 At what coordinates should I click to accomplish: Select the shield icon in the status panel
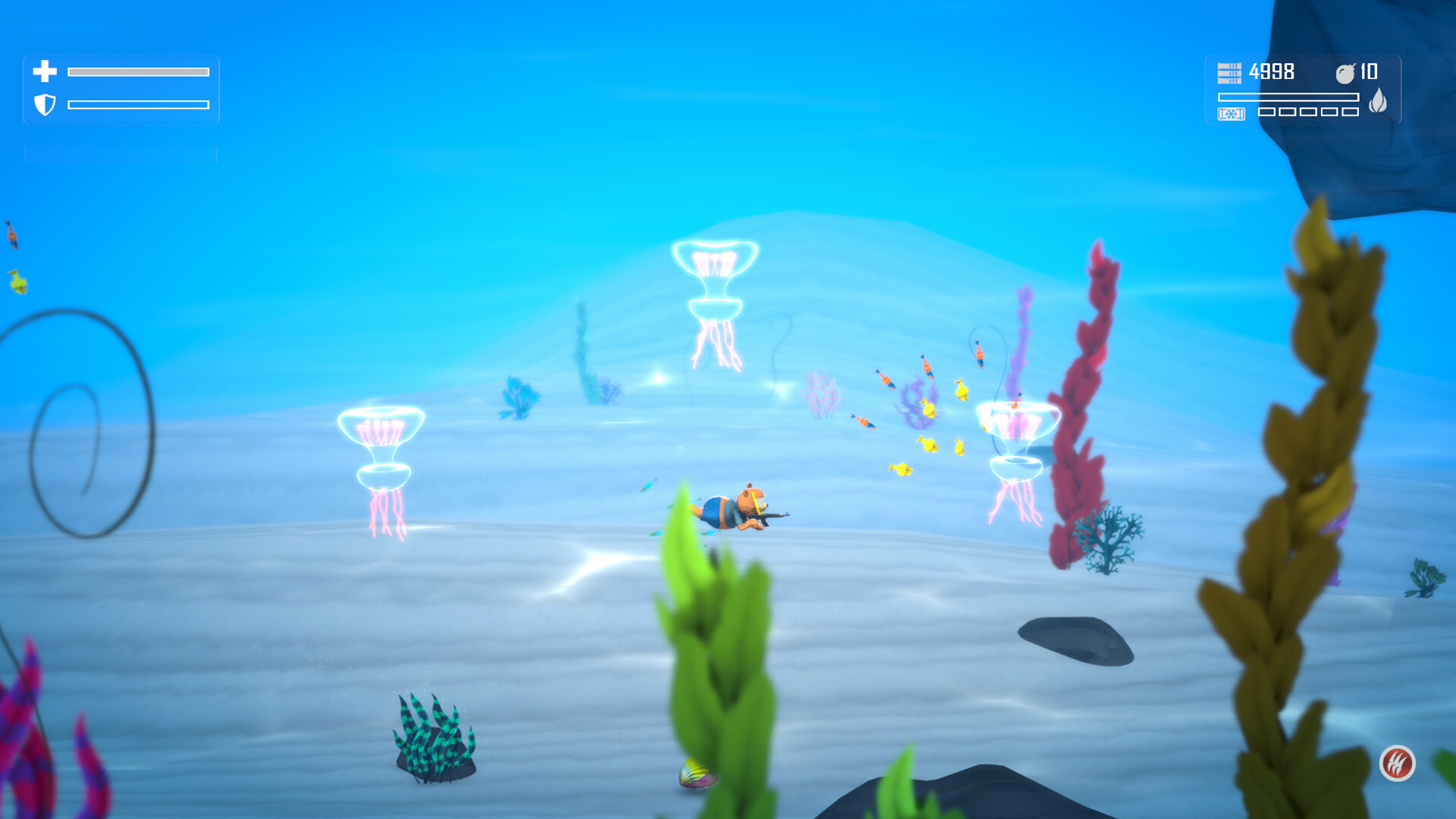pos(43,103)
